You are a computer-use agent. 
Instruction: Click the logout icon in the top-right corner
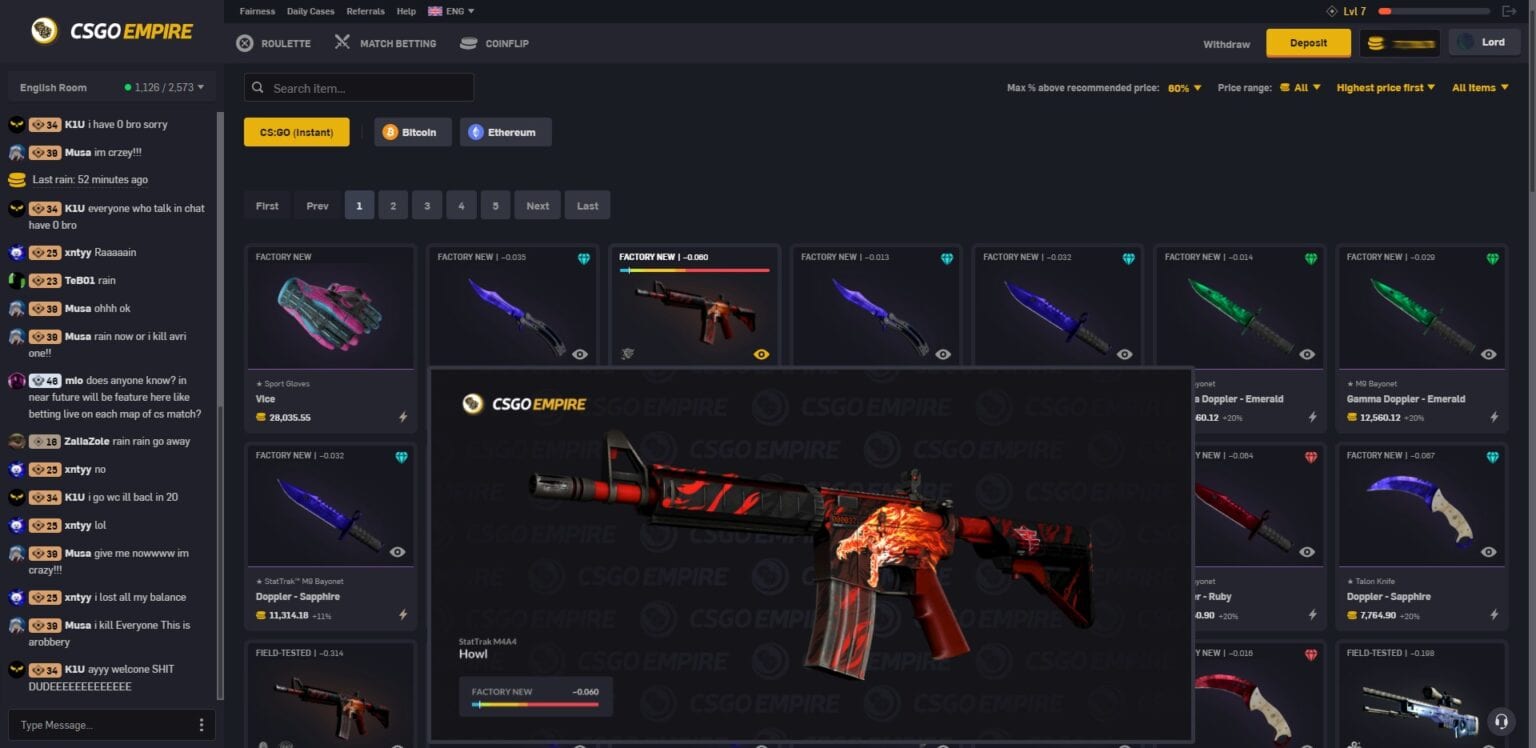click(x=1510, y=11)
